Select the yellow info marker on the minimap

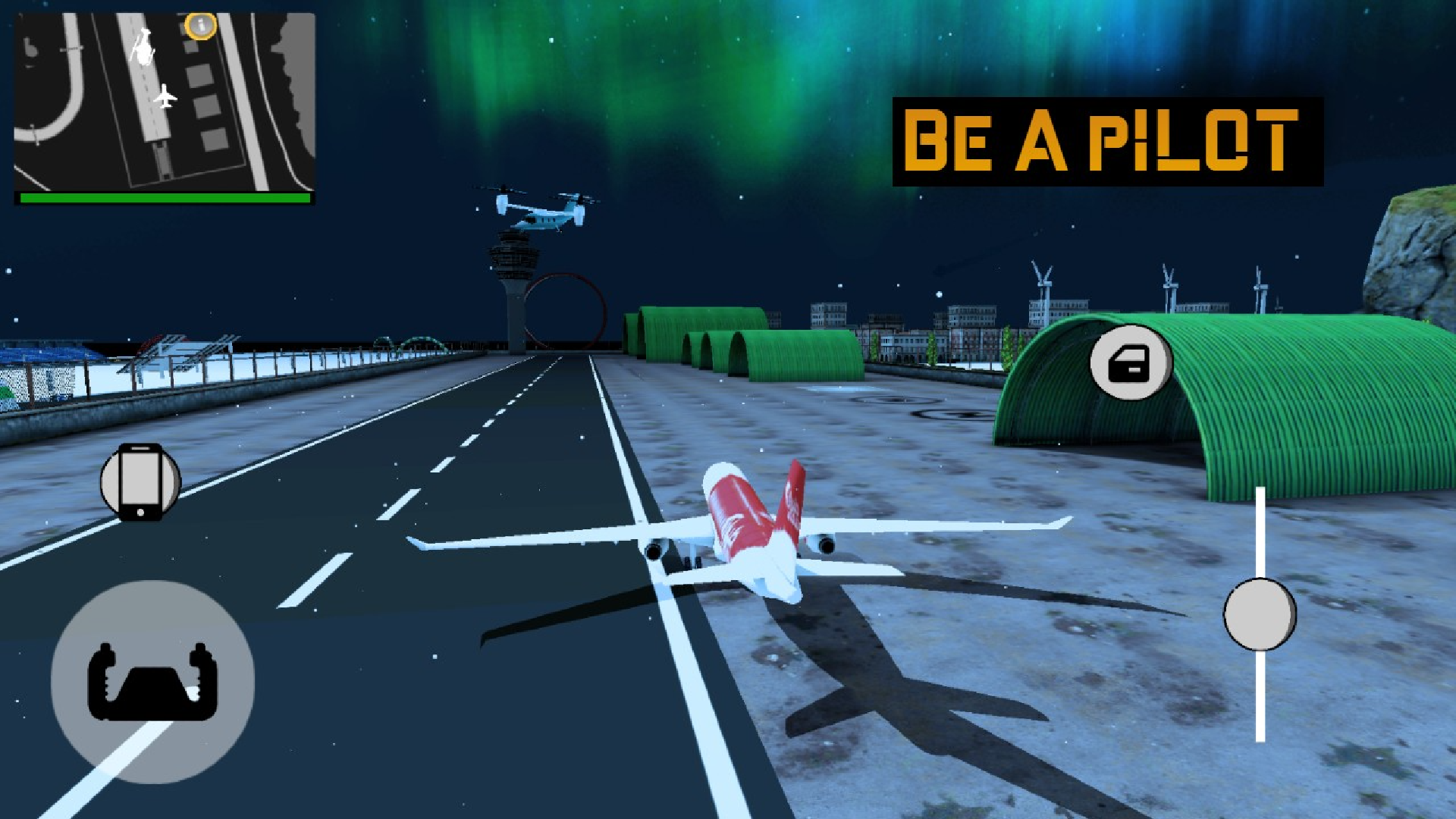coord(200,25)
